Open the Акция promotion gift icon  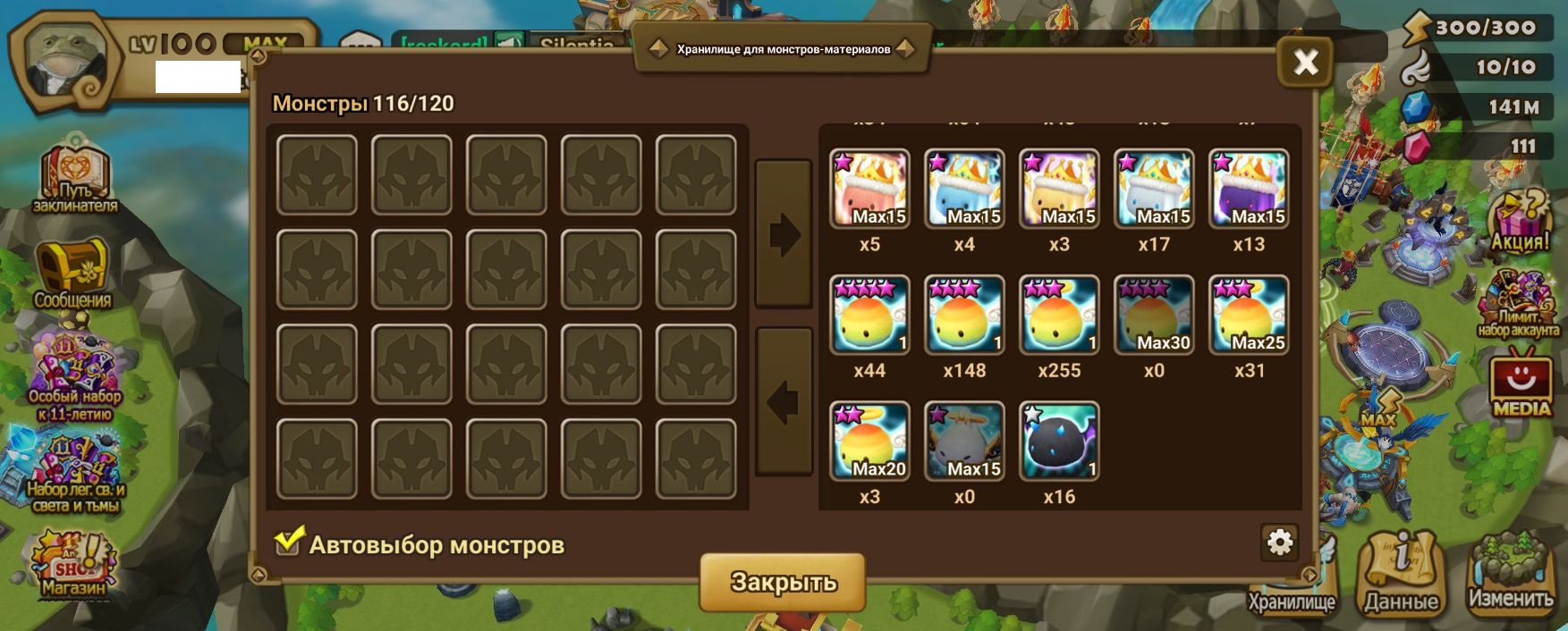pos(1519,221)
